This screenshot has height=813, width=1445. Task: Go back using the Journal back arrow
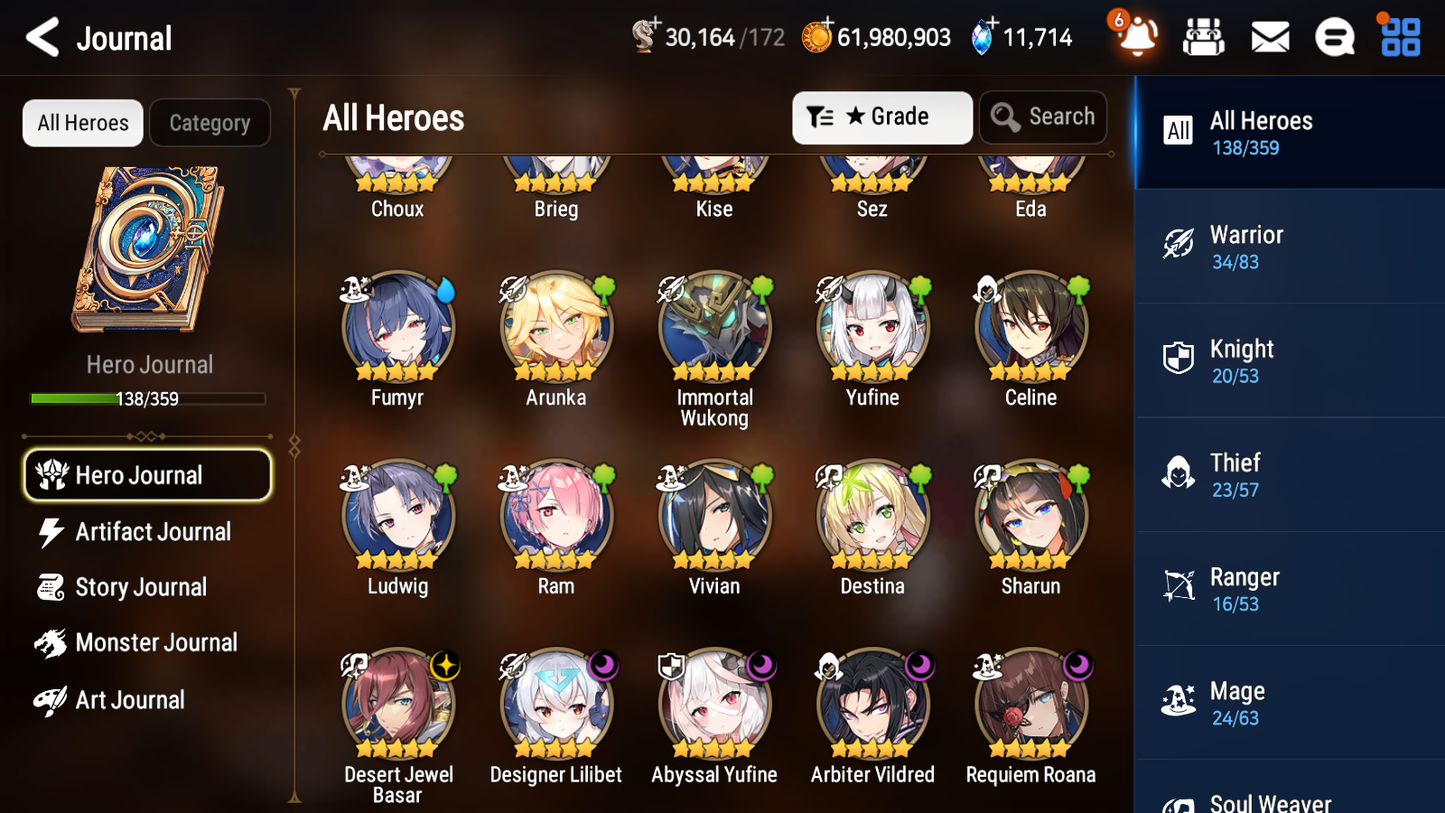[42, 37]
